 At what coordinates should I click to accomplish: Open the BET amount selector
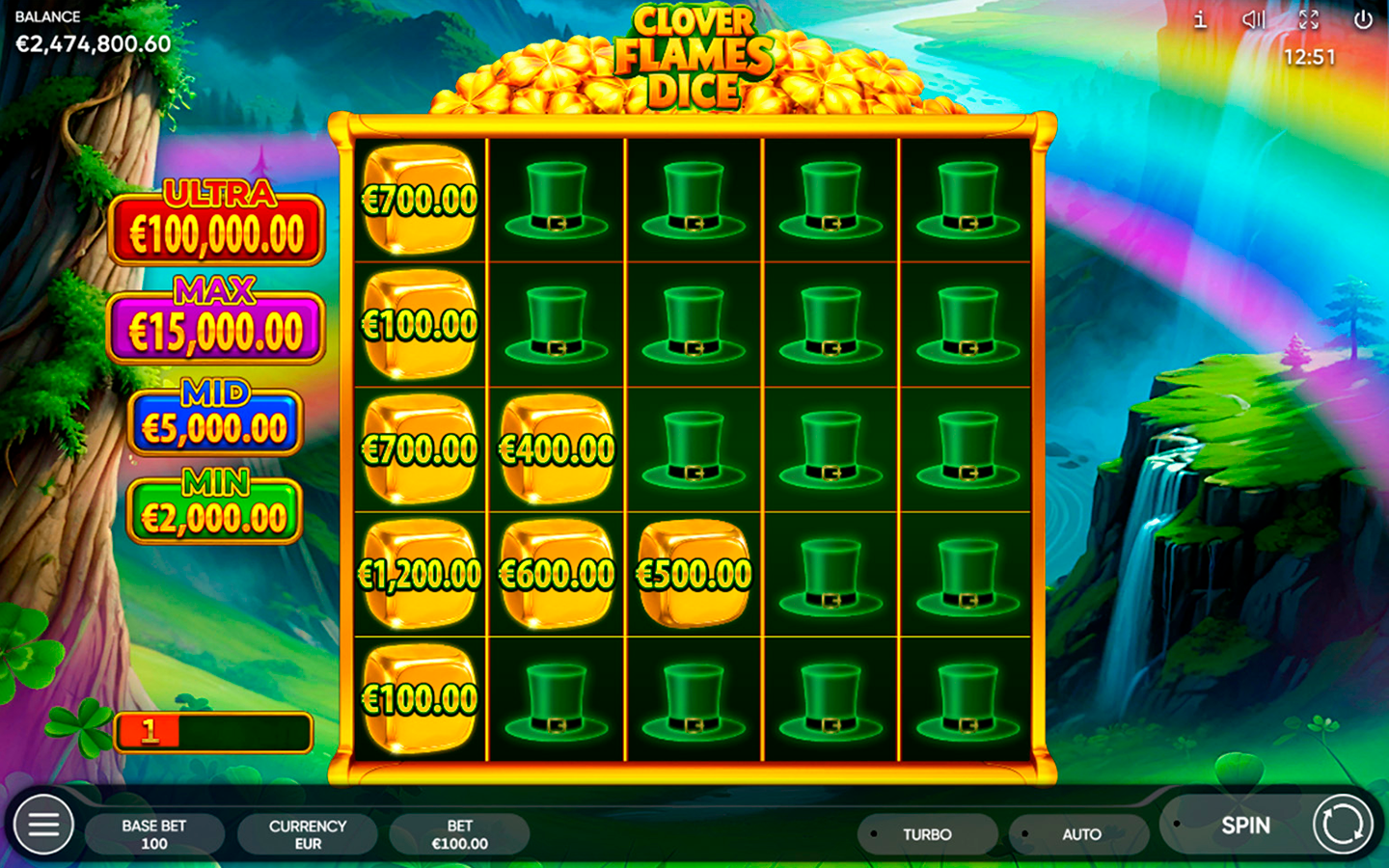(460, 833)
